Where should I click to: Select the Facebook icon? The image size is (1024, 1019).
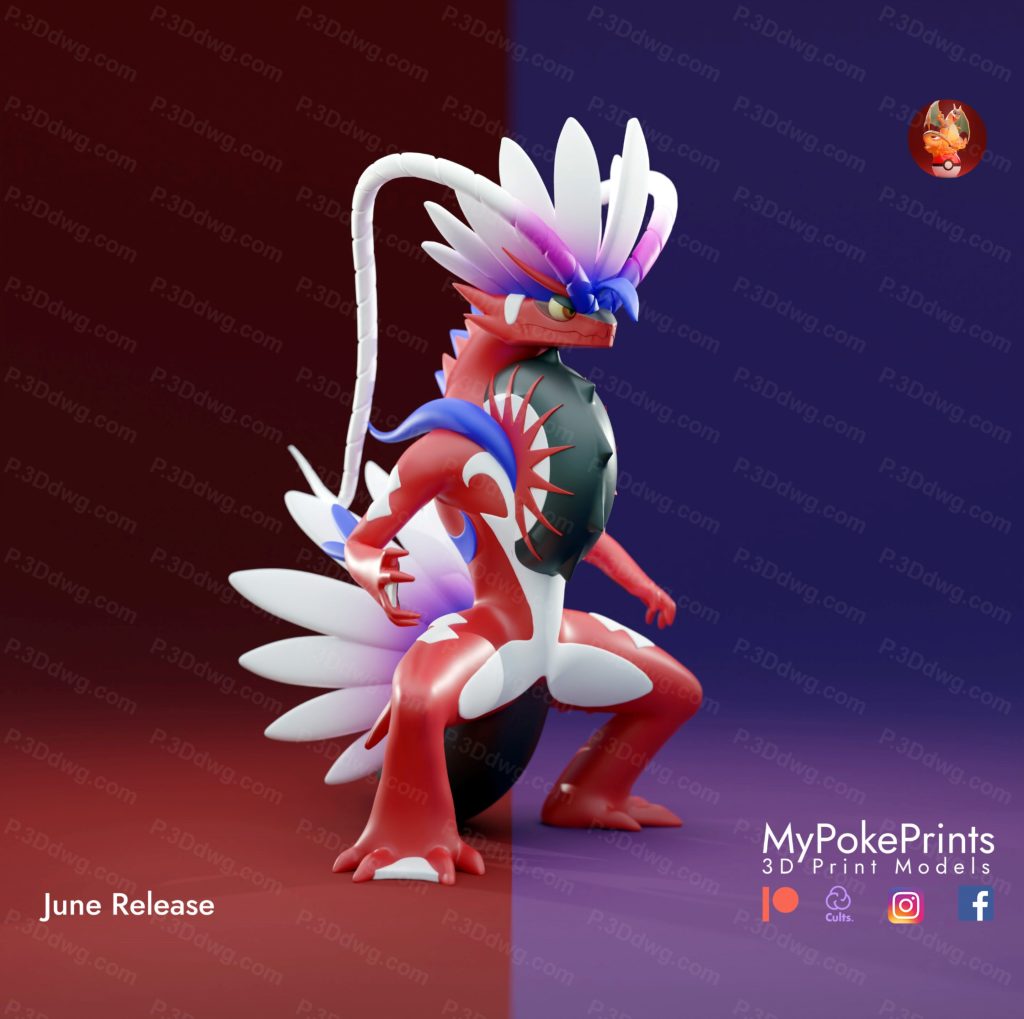(x=975, y=904)
